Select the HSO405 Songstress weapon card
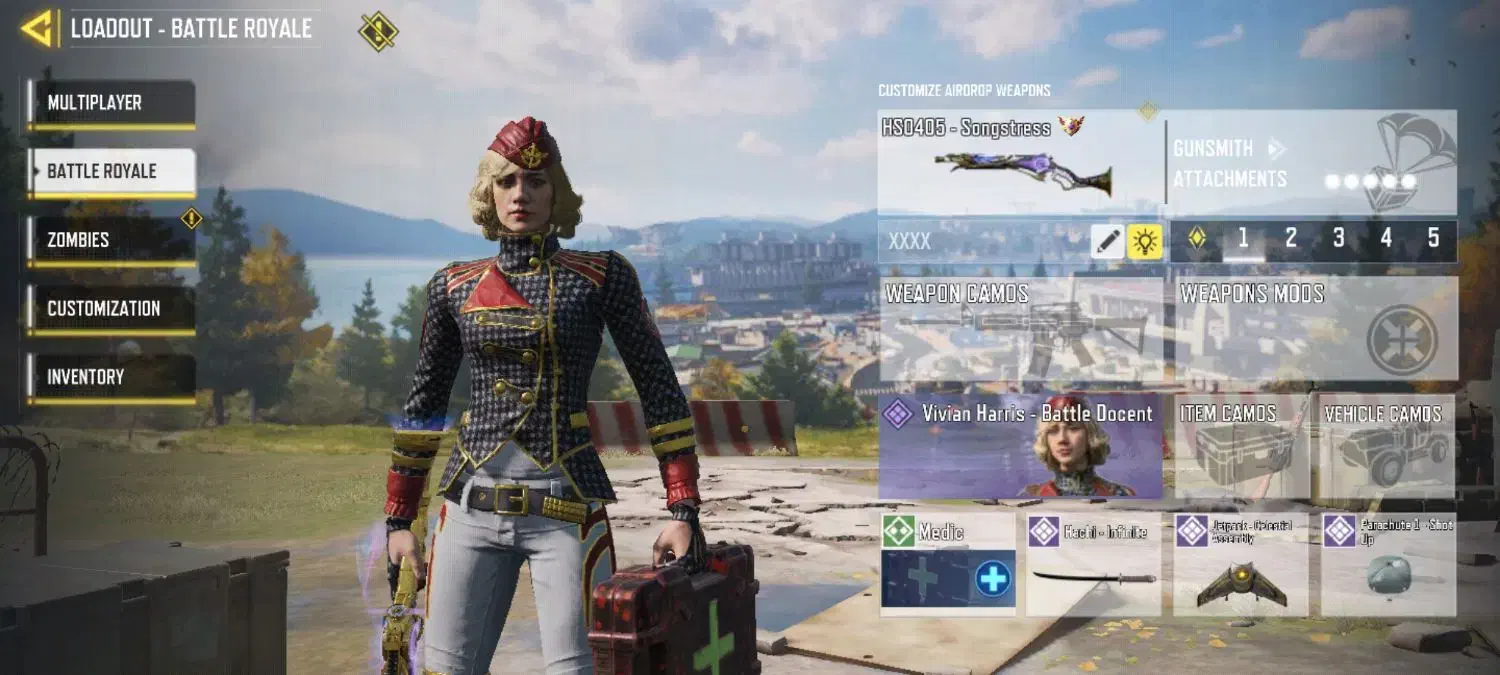 [1020, 163]
